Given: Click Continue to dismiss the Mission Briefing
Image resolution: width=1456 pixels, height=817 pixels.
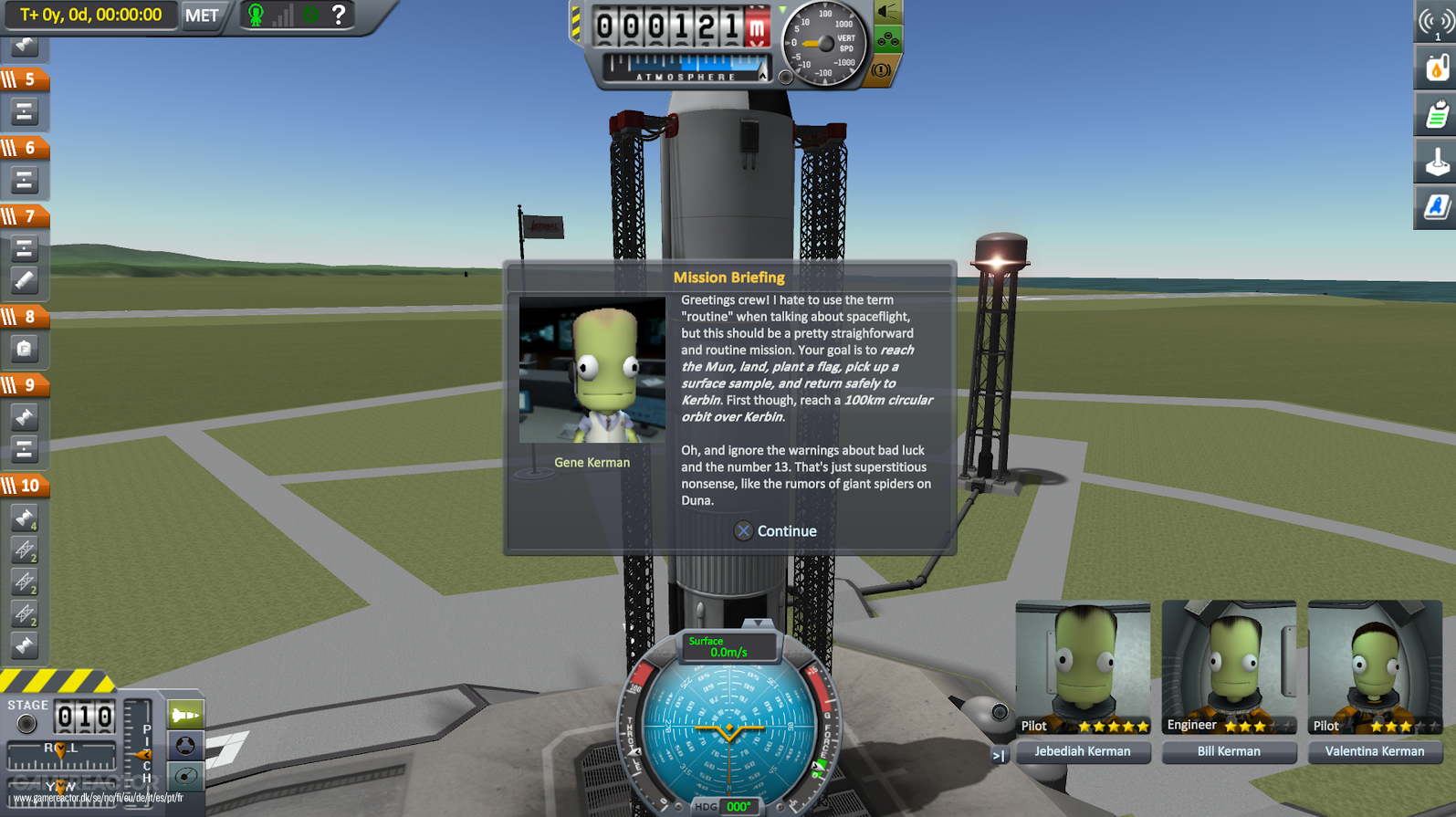Looking at the screenshot, I should coord(775,530).
